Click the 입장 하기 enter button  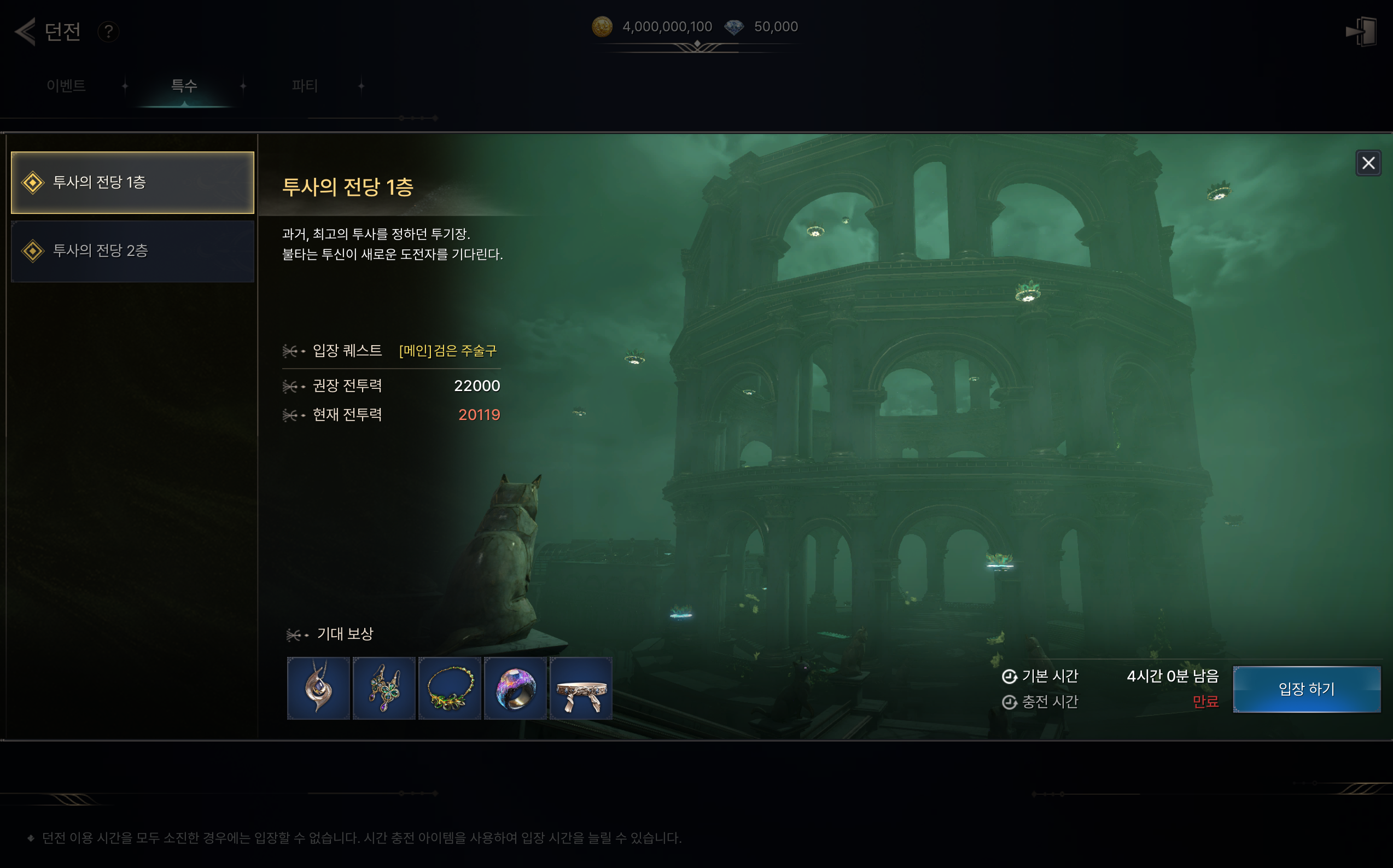click(1307, 688)
